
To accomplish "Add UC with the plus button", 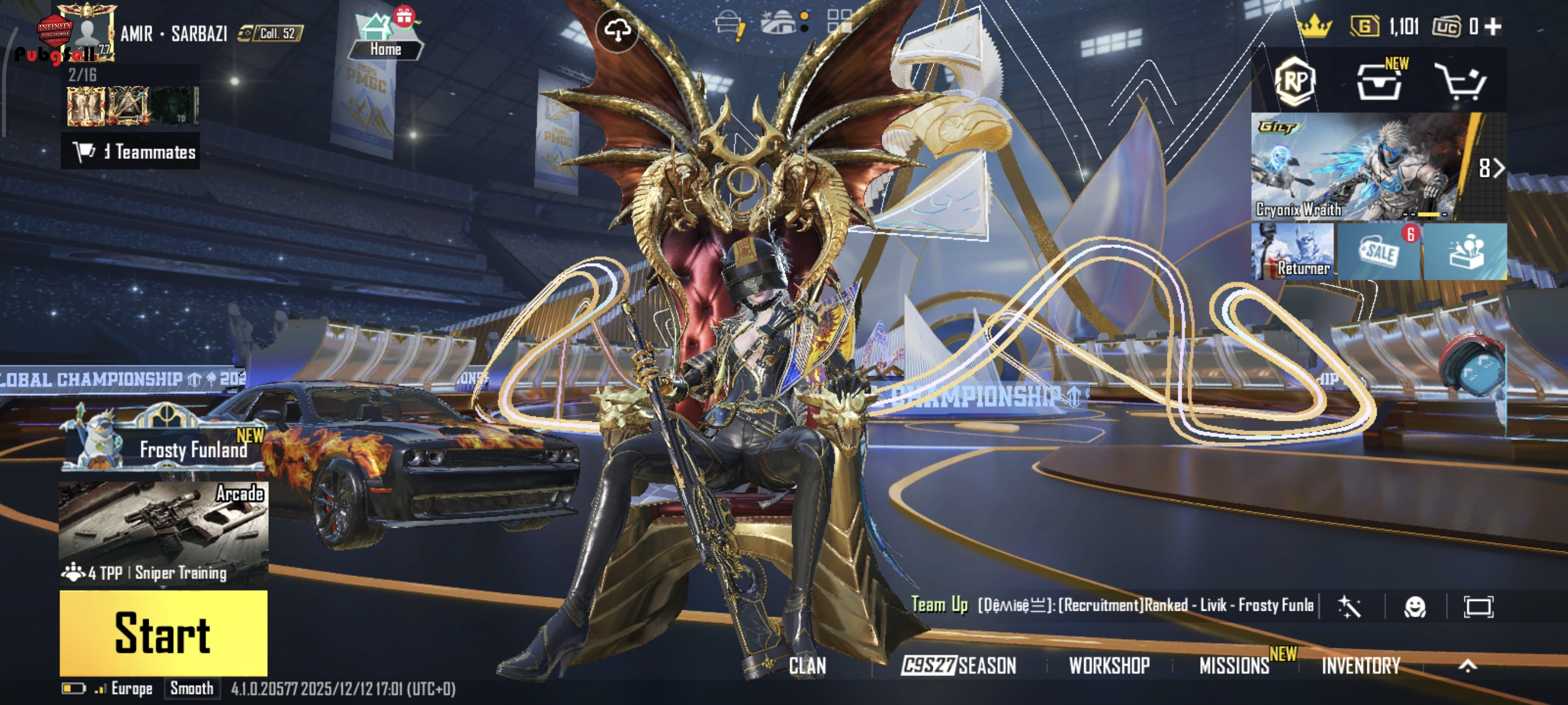I will (1493, 26).
